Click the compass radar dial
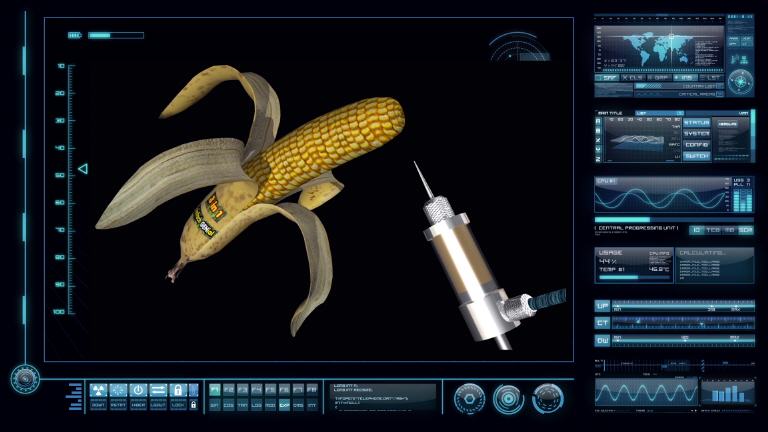This screenshot has height=432, width=768. click(x=740, y=81)
